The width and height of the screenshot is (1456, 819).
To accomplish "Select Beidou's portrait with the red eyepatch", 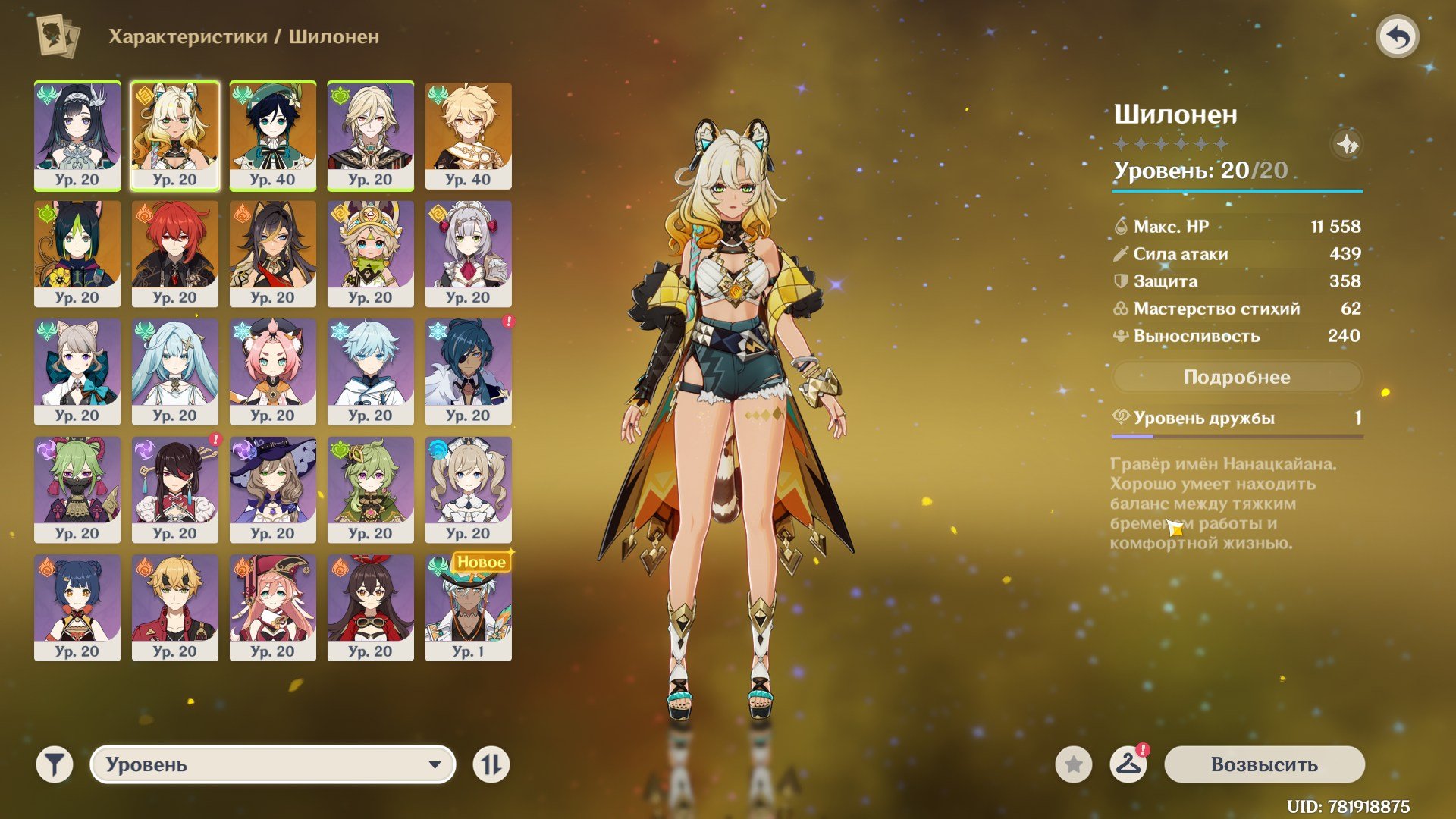I will pyautogui.click(x=174, y=489).
